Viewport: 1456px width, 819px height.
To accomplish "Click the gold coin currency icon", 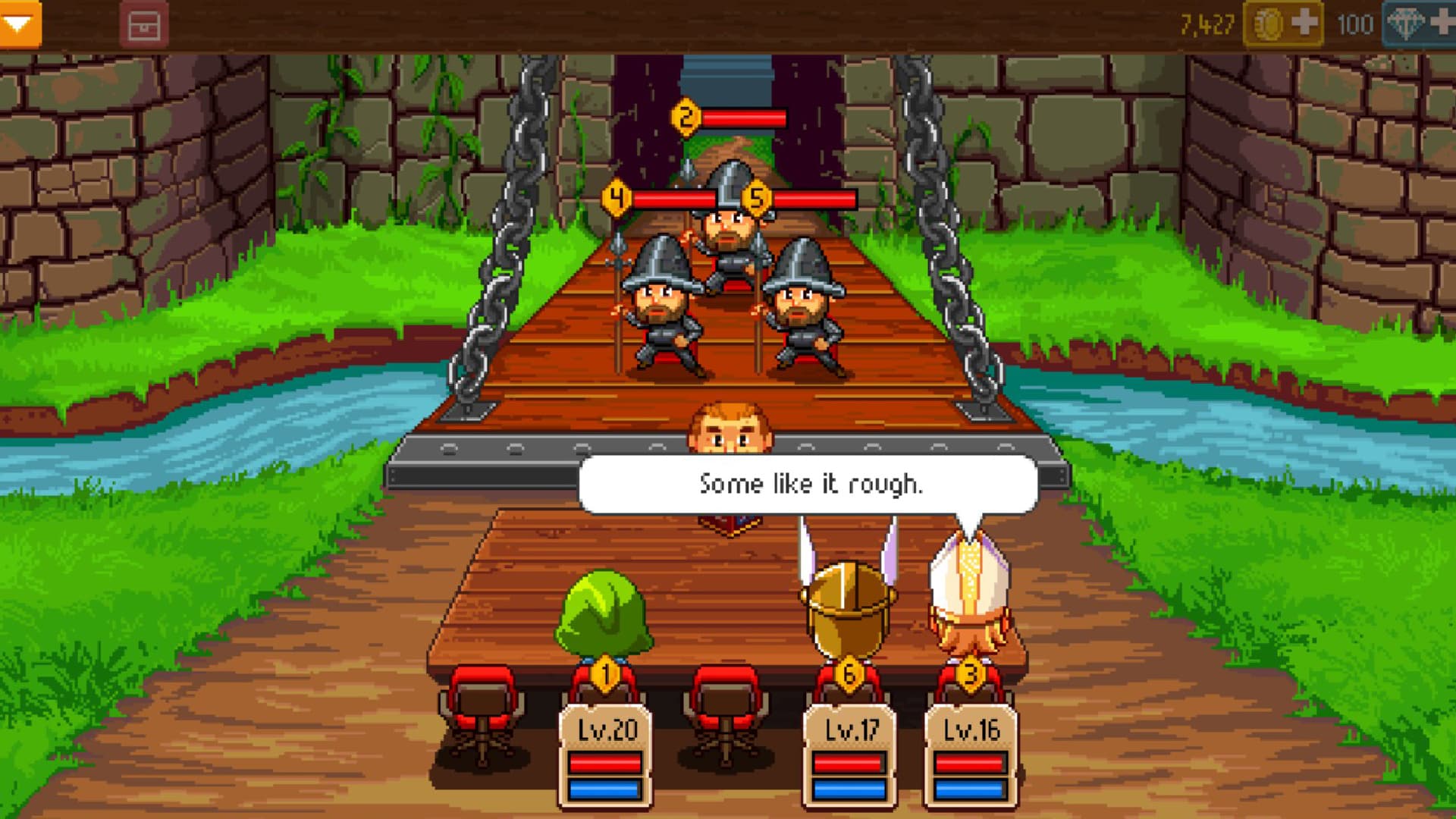I will pos(1267,21).
